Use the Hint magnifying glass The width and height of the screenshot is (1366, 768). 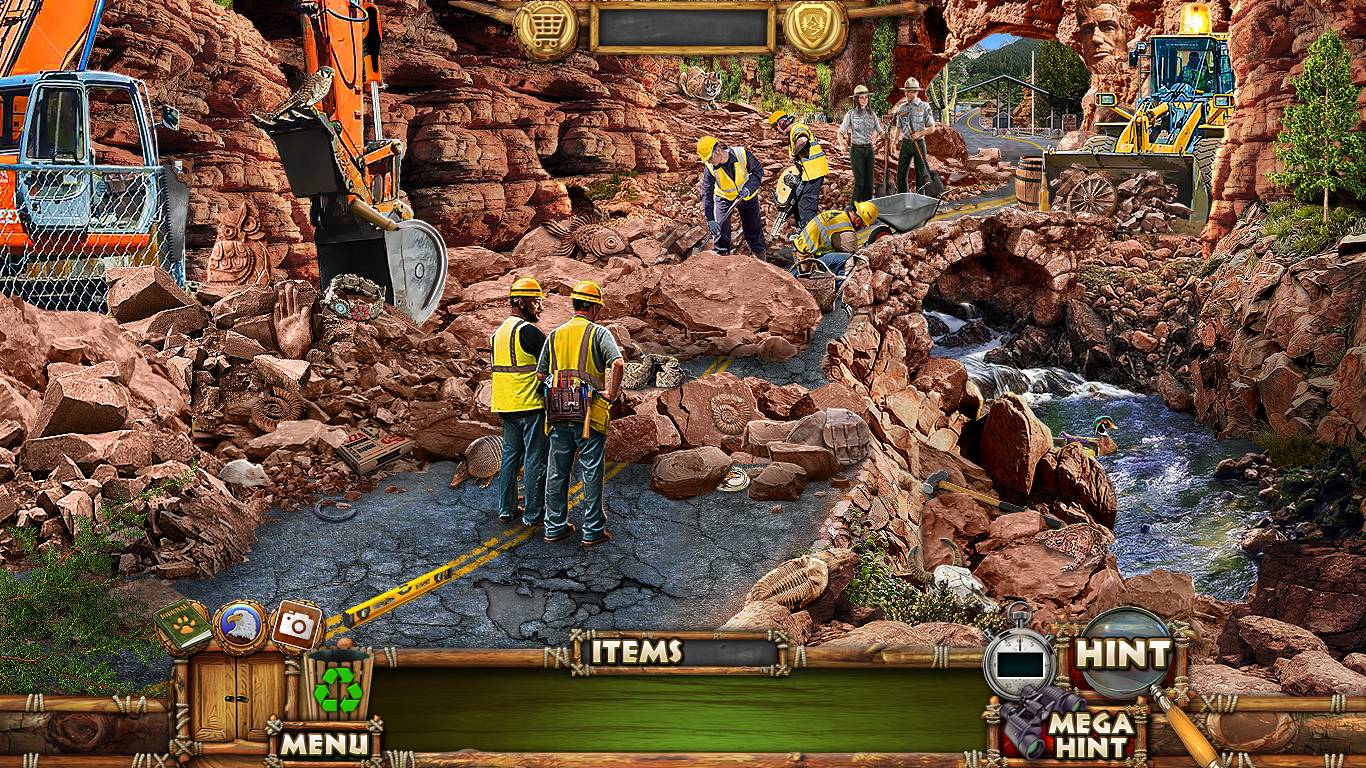(1124, 654)
